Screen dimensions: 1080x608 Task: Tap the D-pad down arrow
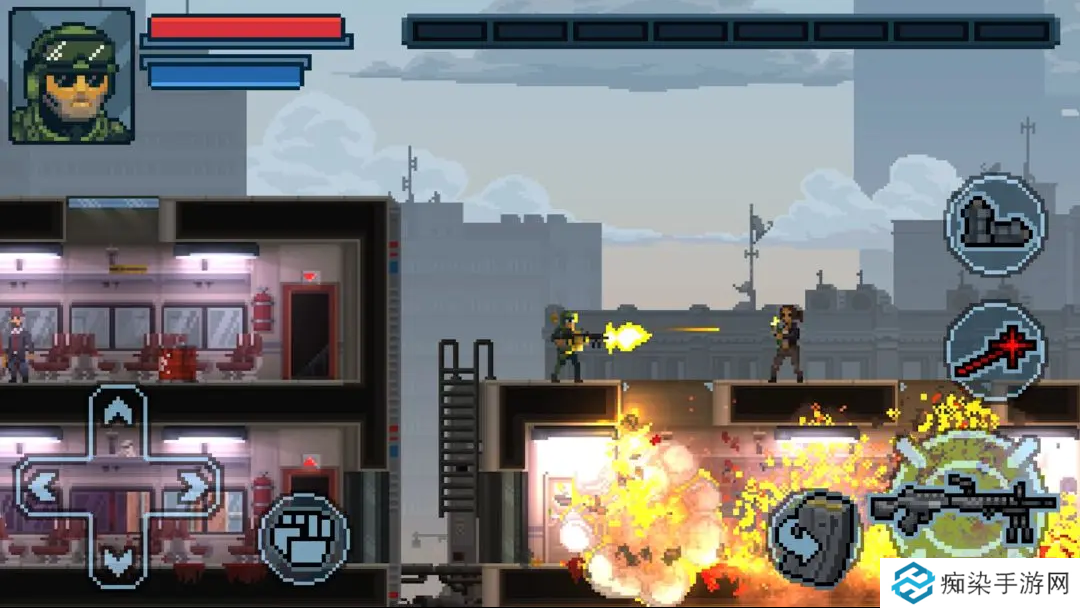pyautogui.click(x=119, y=560)
